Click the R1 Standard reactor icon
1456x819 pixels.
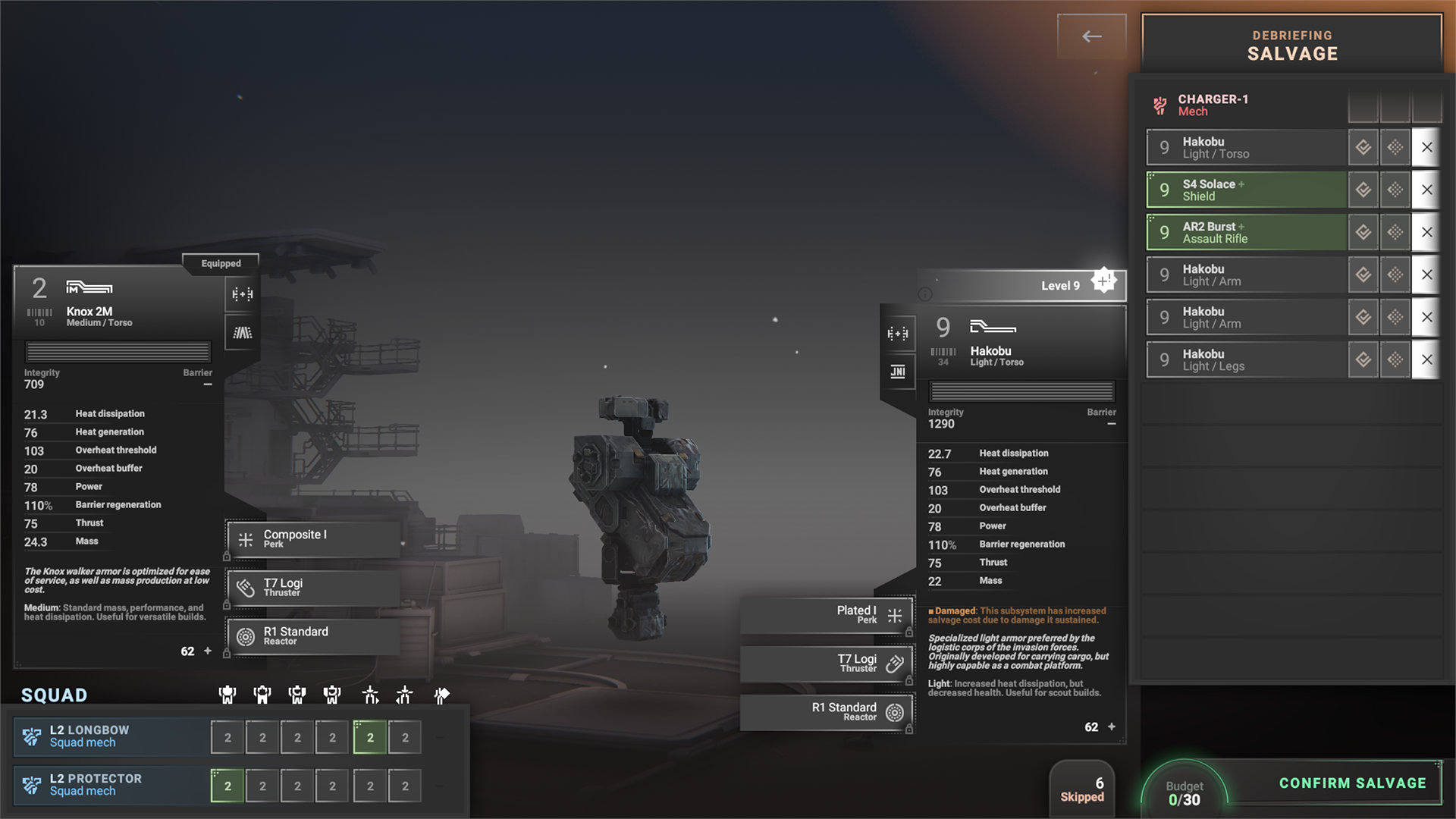pyautogui.click(x=244, y=635)
